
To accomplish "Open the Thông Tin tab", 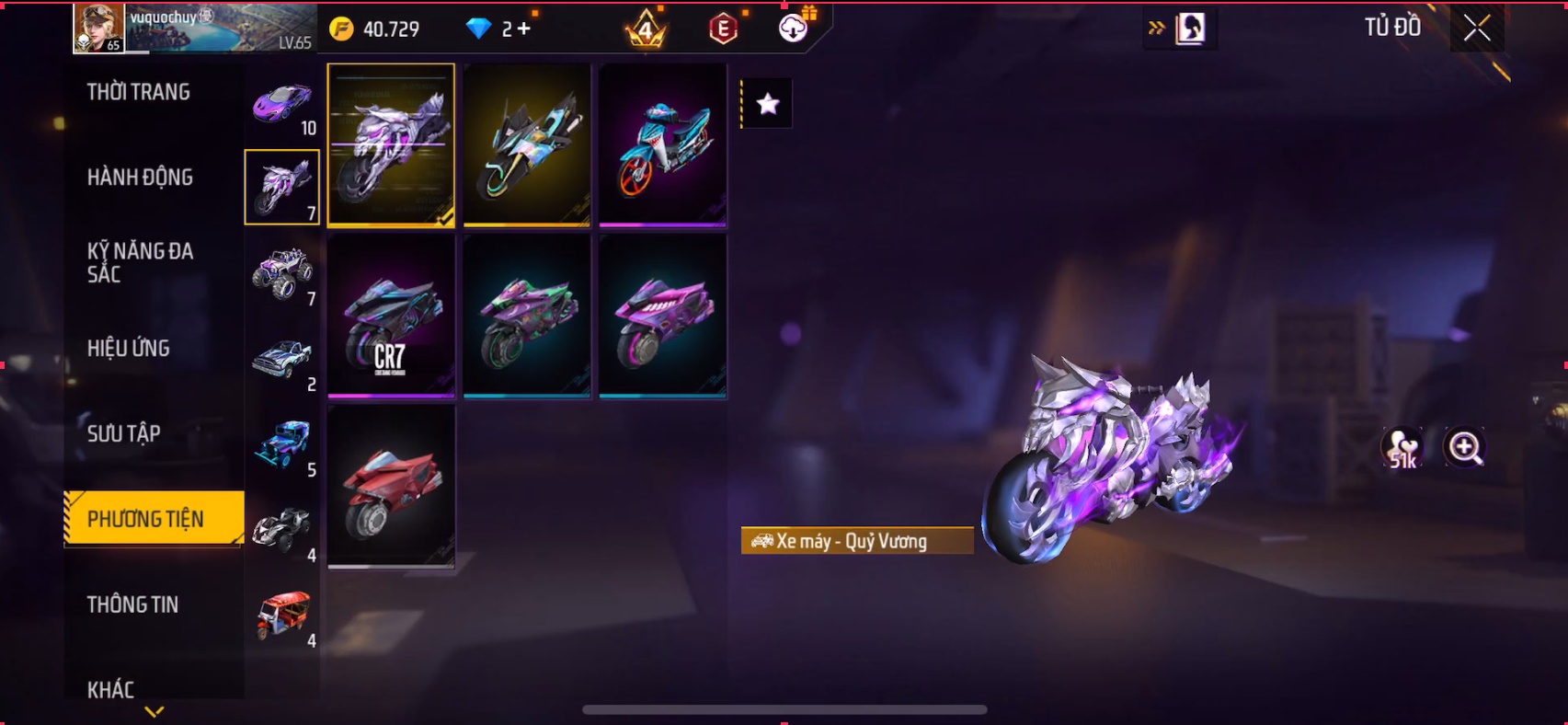I will 133,604.
